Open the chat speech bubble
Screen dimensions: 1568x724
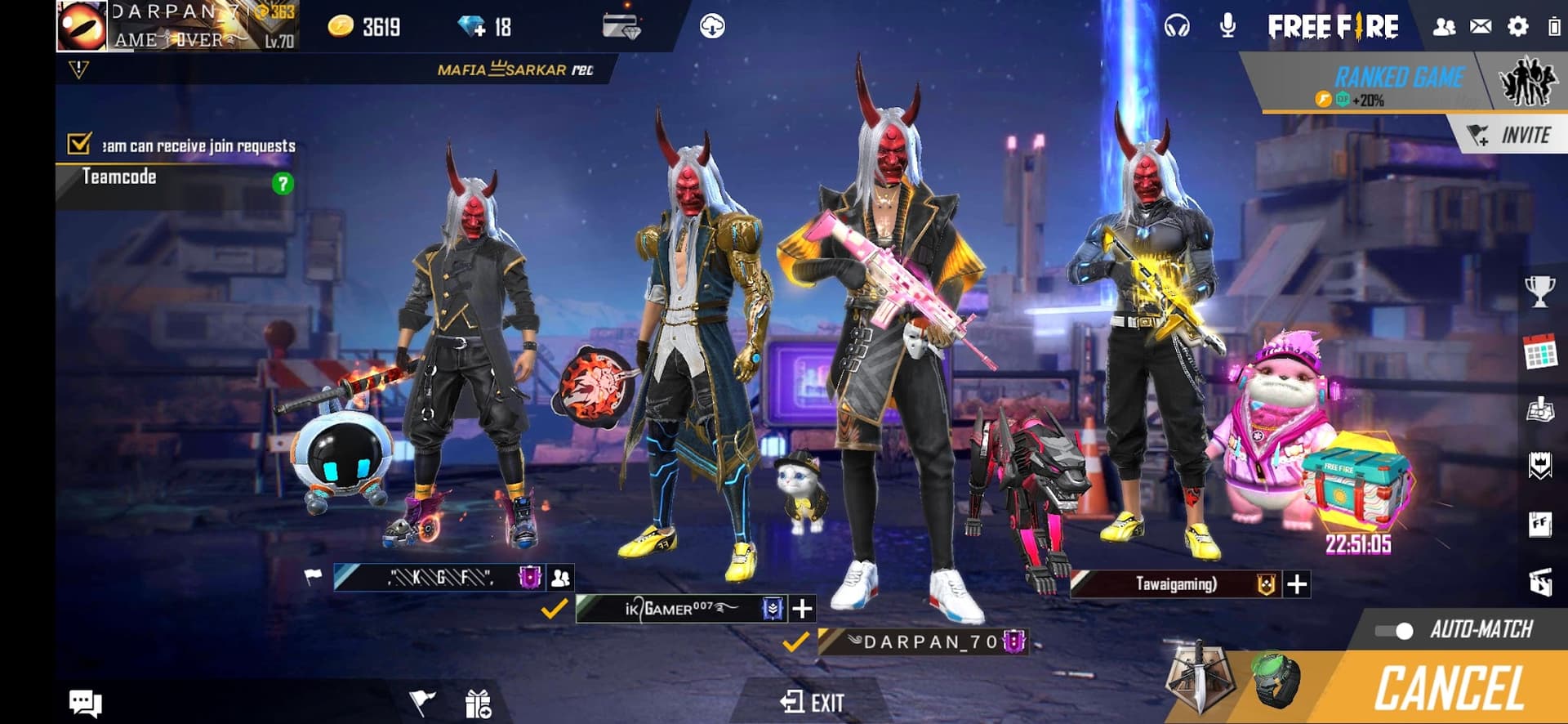pyautogui.click(x=85, y=702)
